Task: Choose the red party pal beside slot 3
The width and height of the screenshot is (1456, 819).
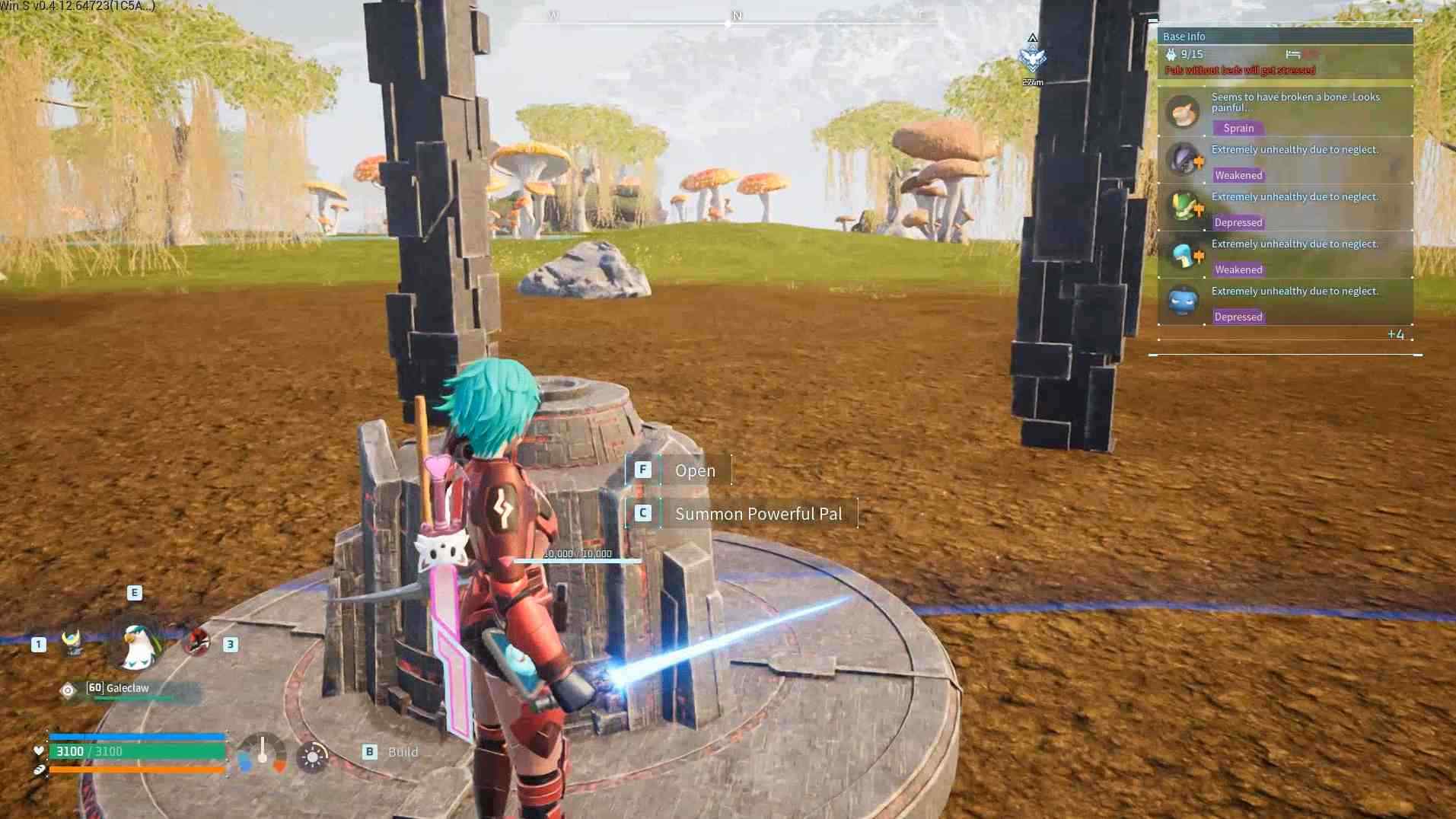Action: coord(196,642)
